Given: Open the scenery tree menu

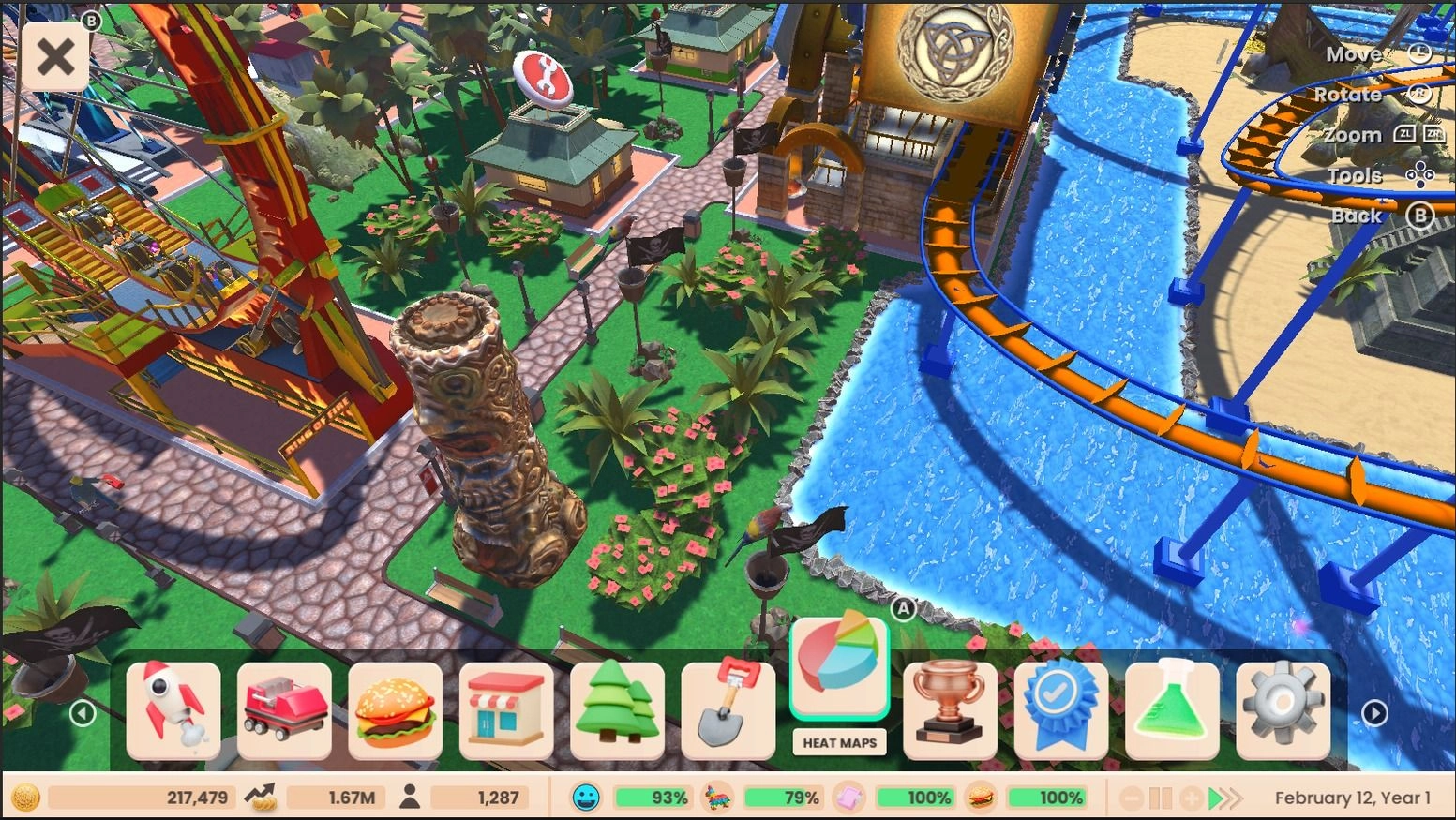Looking at the screenshot, I should click(617, 708).
